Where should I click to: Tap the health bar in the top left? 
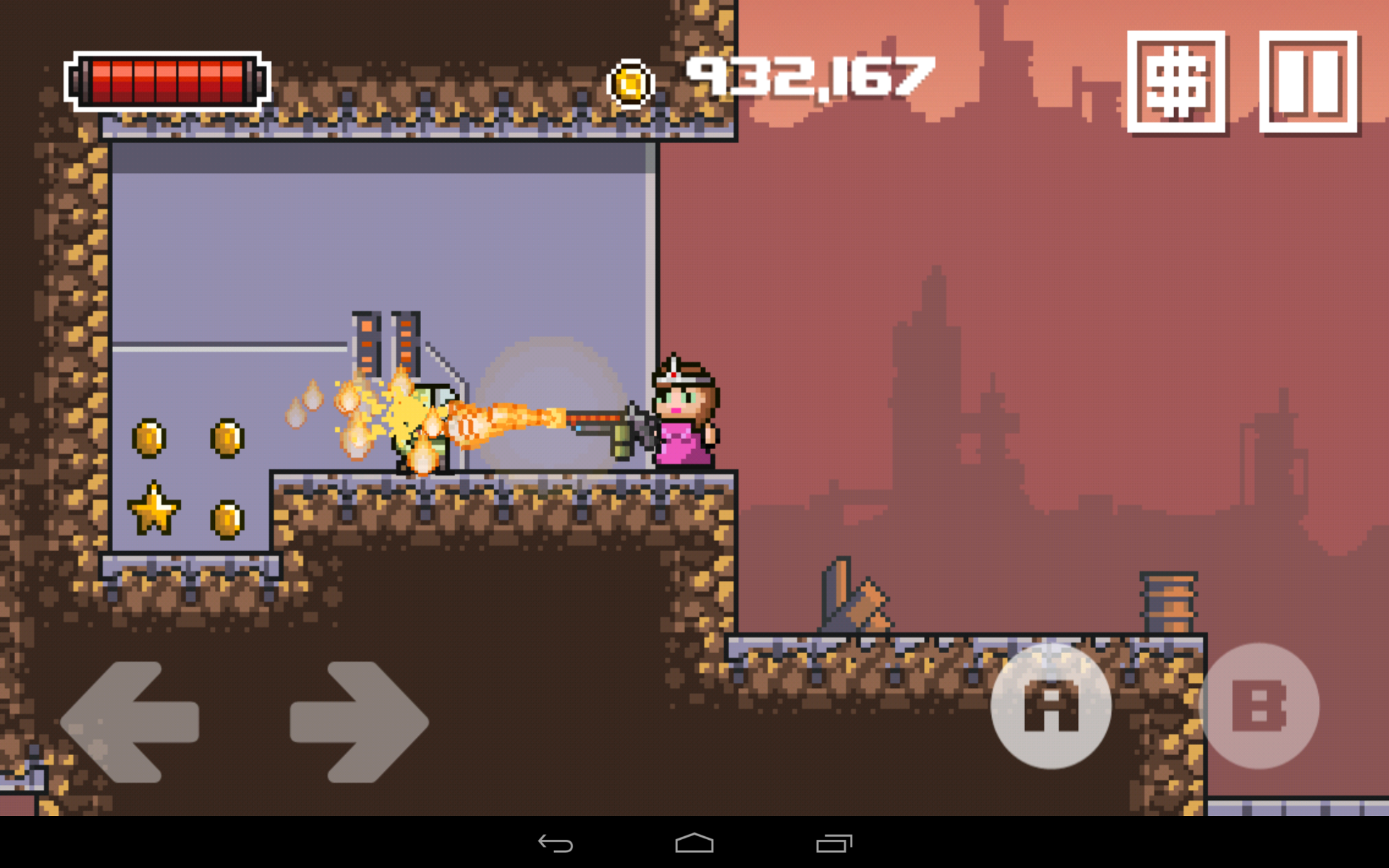pos(165,80)
